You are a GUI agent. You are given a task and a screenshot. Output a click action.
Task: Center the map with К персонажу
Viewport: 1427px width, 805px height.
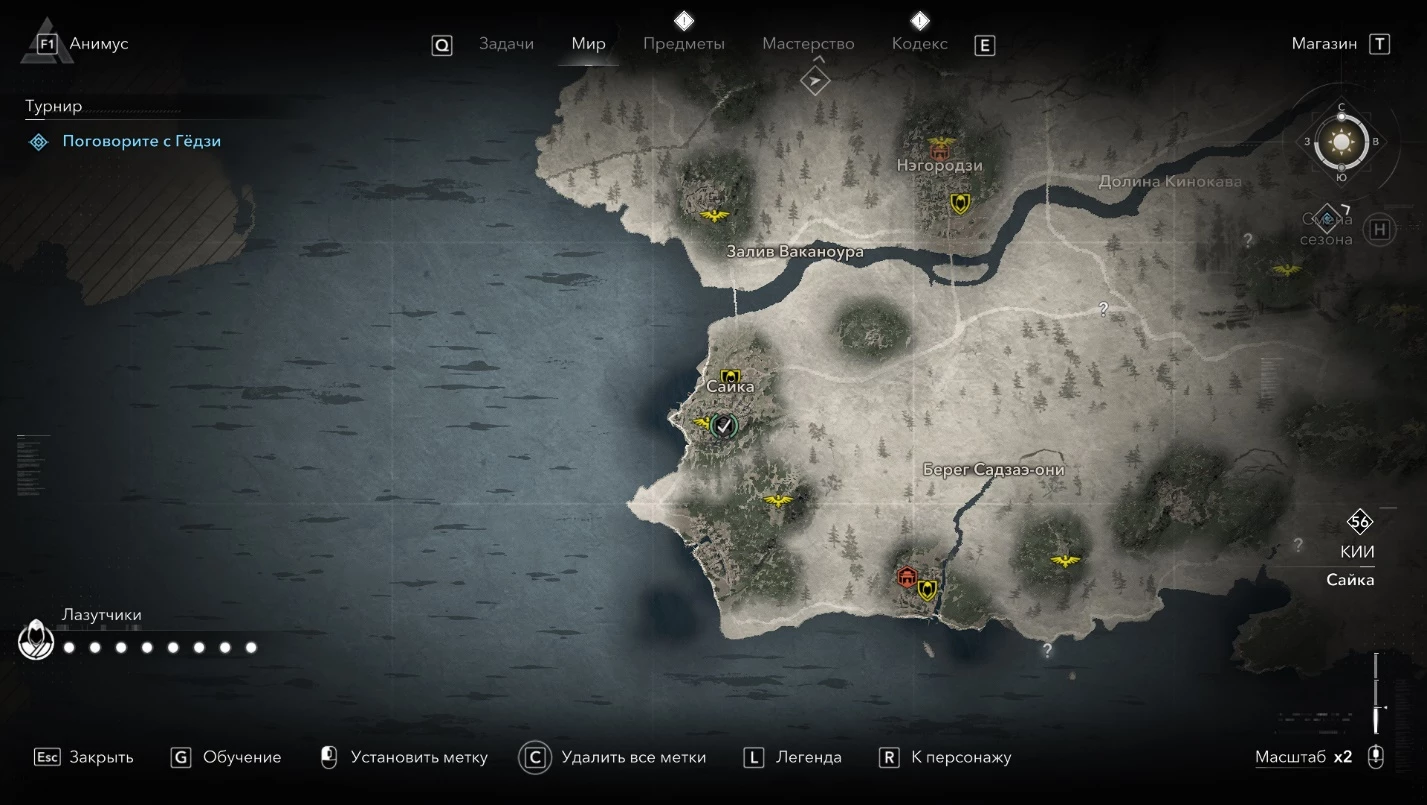[961, 757]
